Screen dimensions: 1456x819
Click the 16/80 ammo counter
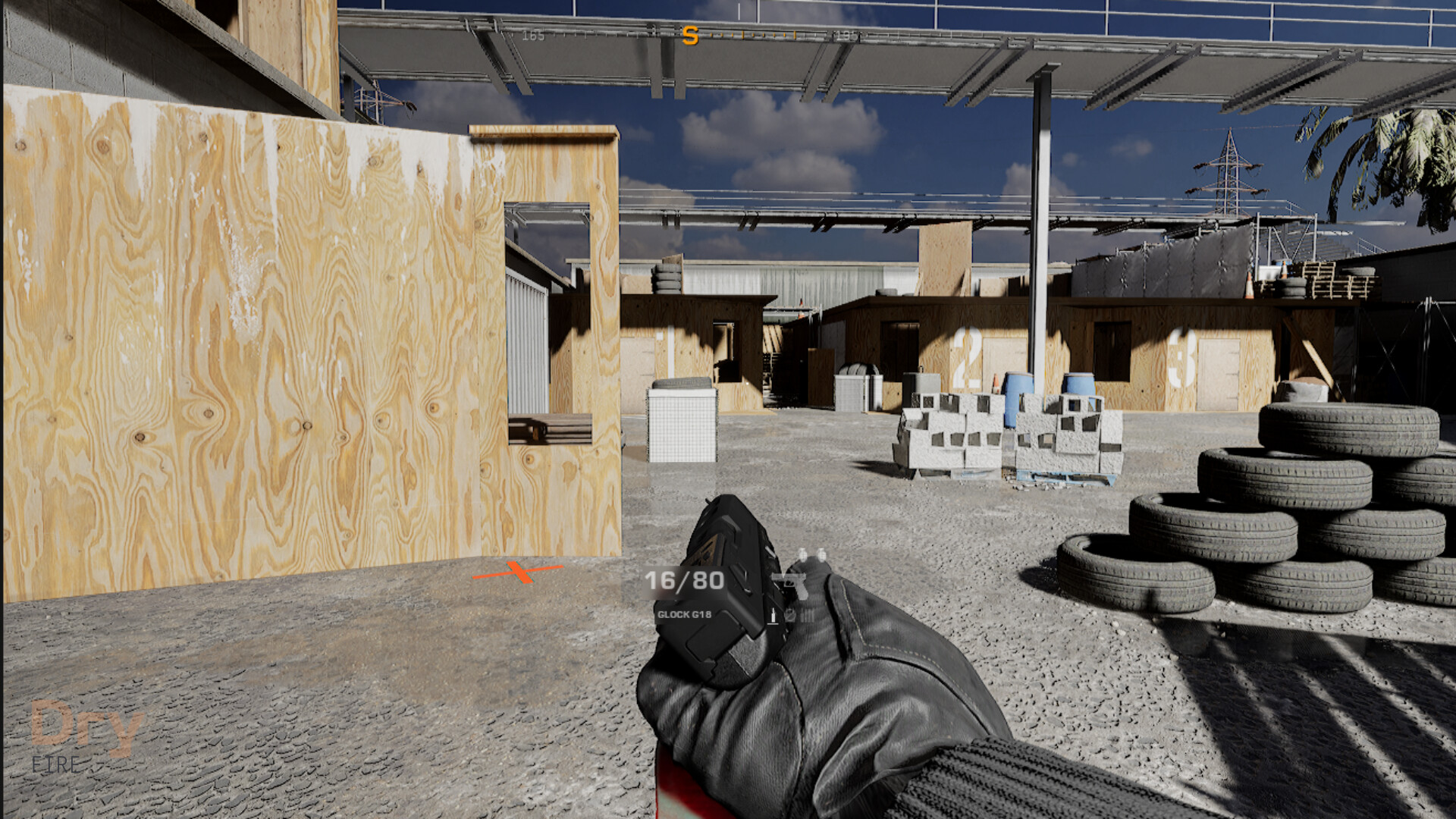click(x=683, y=581)
